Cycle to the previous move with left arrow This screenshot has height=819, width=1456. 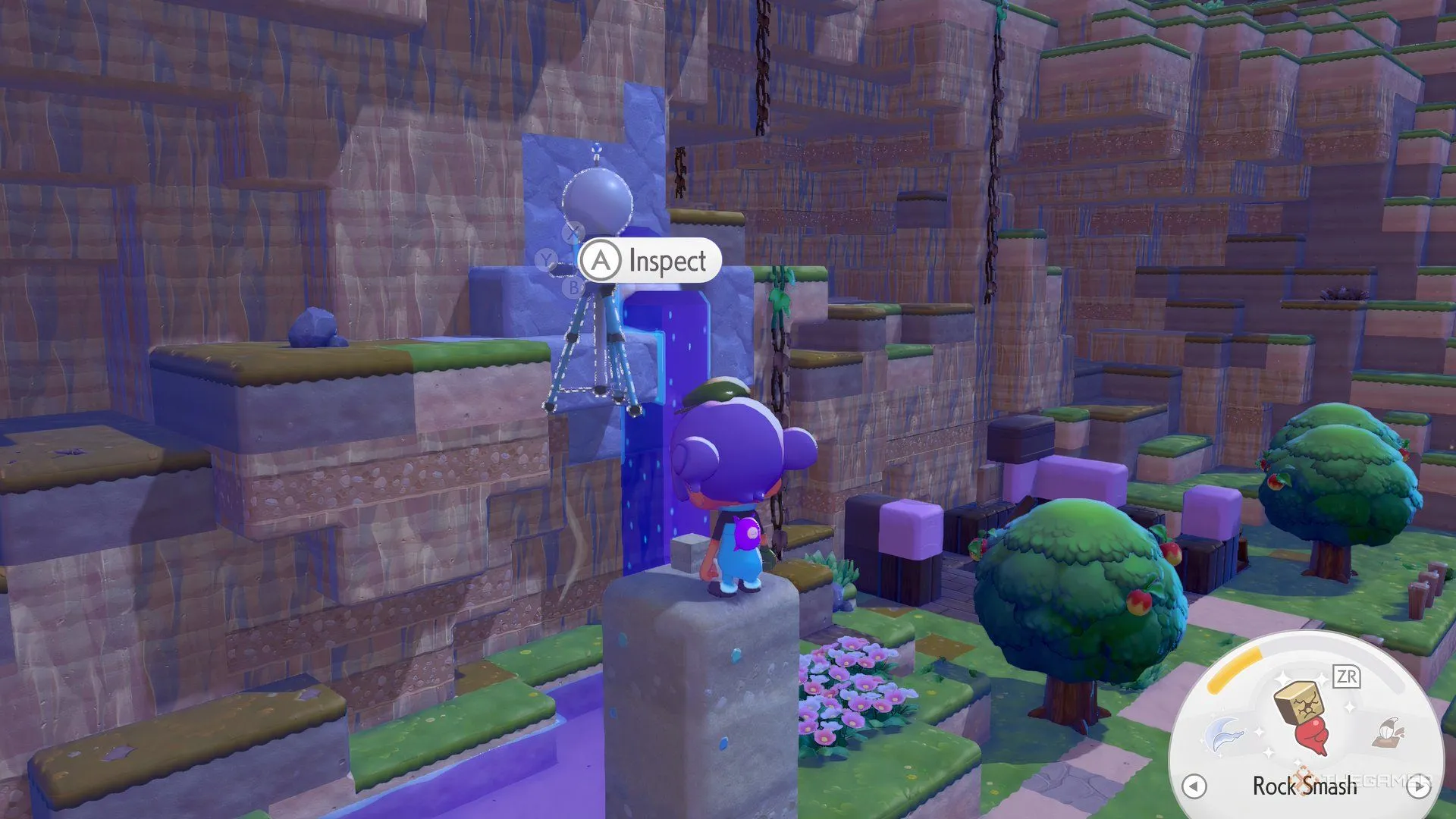(x=1194, y=786)
